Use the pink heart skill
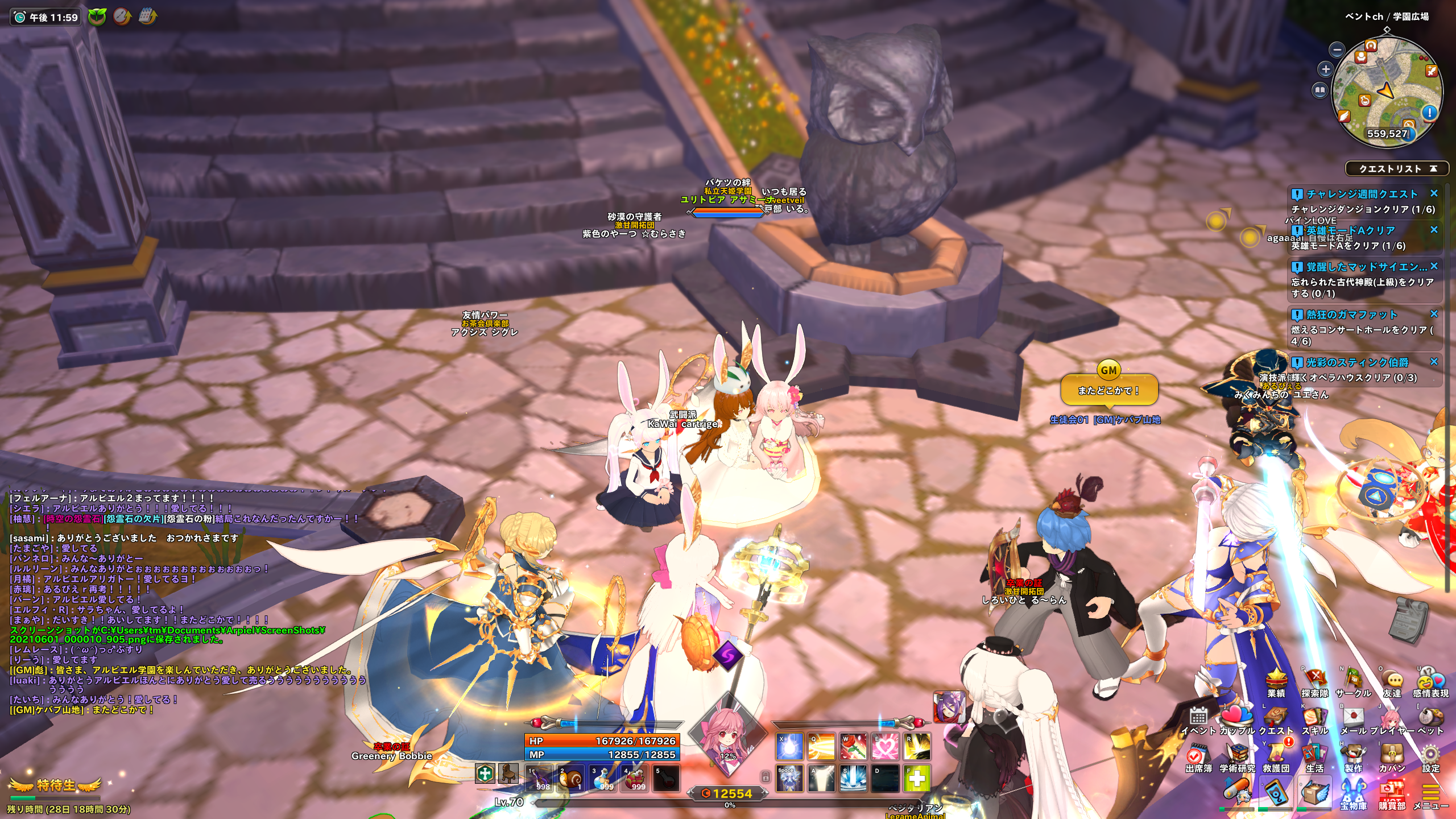 pos(885,746)
